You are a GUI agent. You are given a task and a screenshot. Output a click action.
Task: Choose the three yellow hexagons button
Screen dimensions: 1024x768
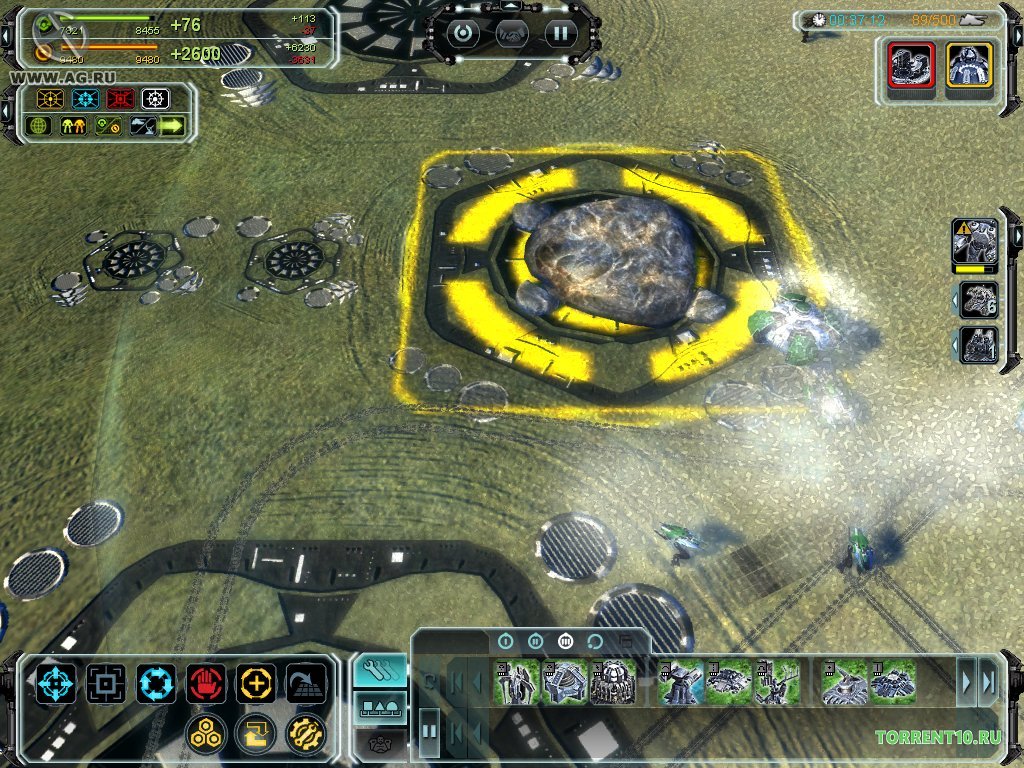coord(205,734)
